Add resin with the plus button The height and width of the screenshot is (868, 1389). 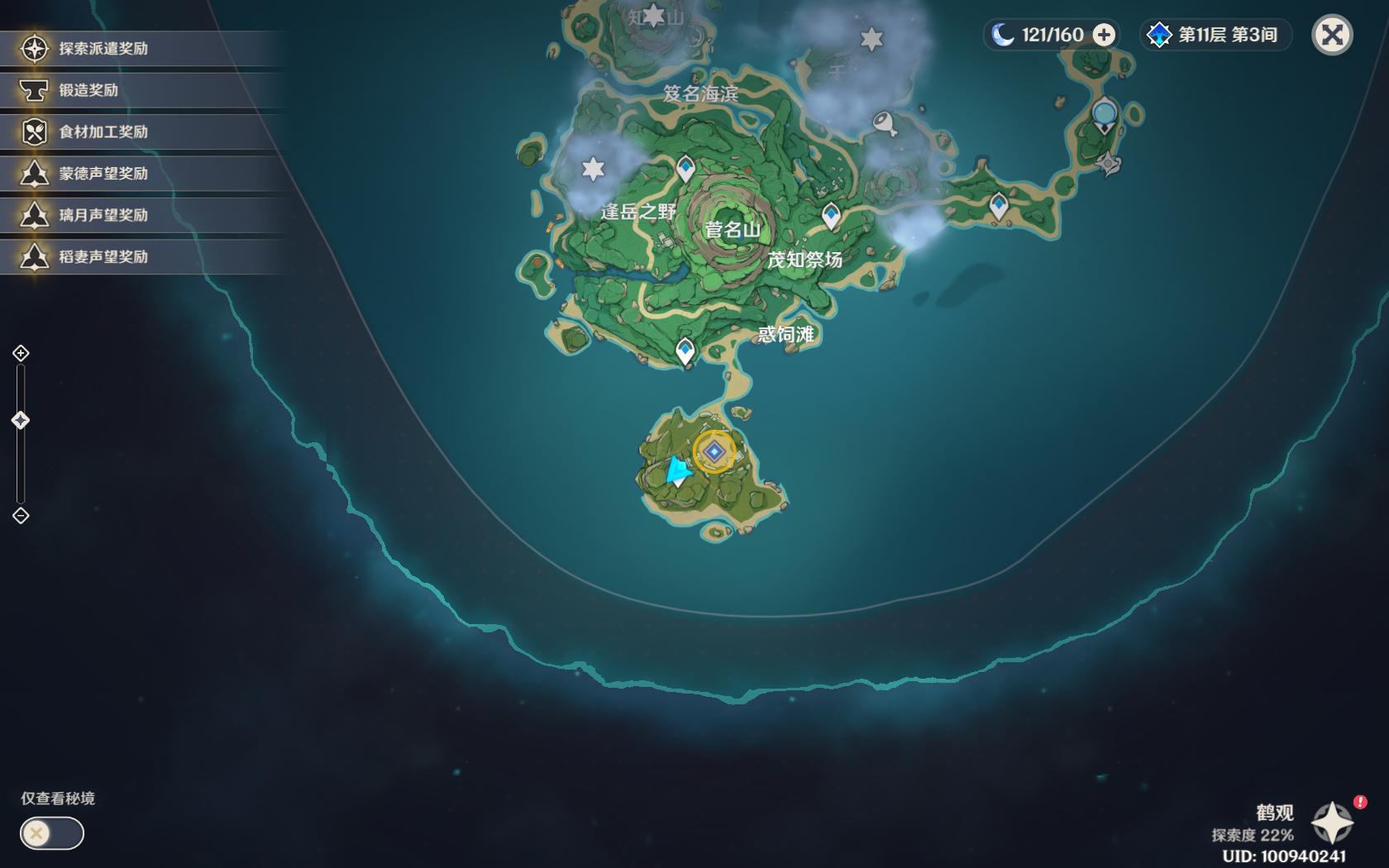(1104, 35)
